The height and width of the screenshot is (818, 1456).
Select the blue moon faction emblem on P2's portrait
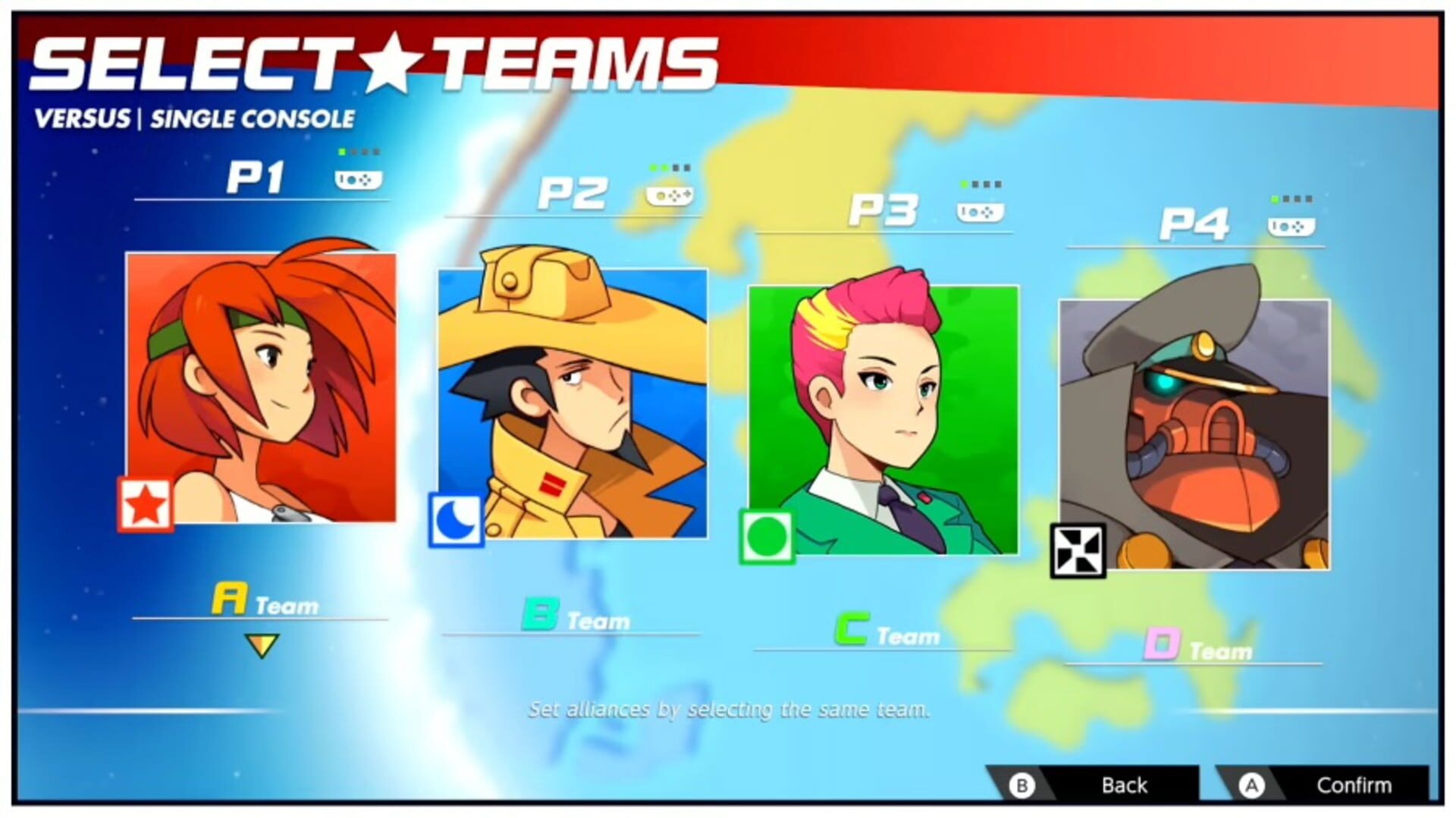456,518
